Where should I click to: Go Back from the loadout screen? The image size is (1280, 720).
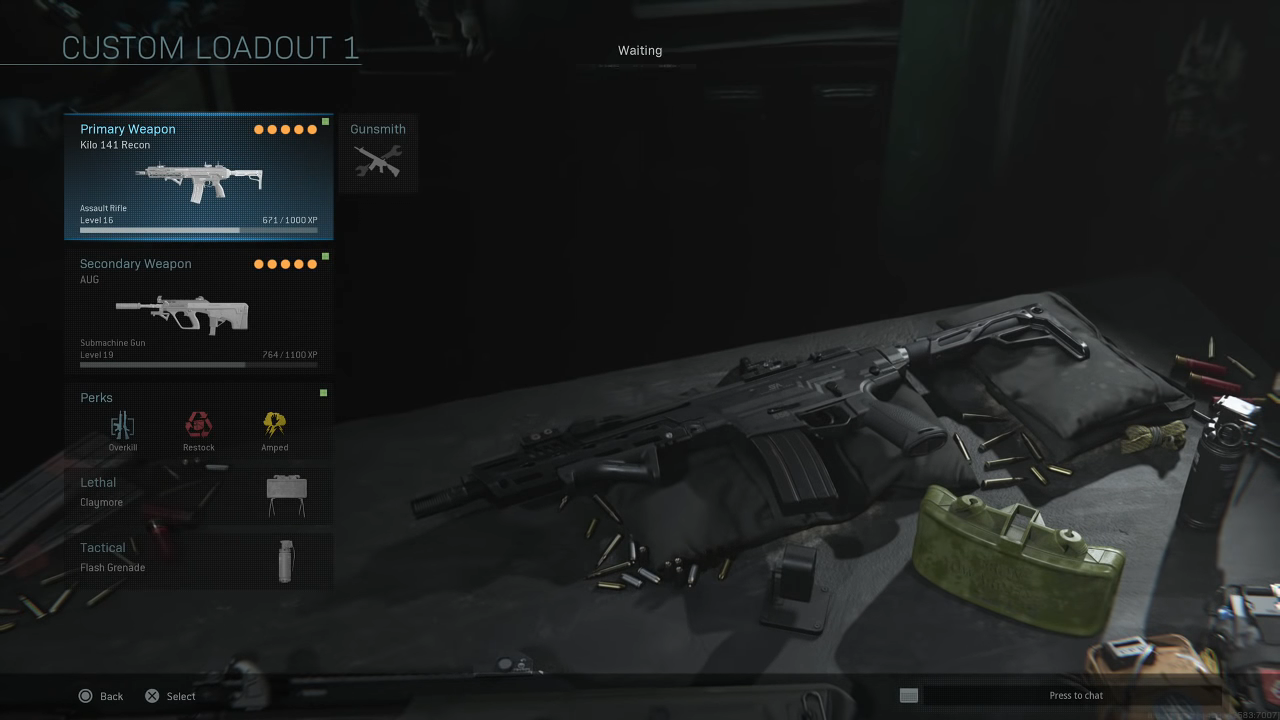tap(100, 696)
